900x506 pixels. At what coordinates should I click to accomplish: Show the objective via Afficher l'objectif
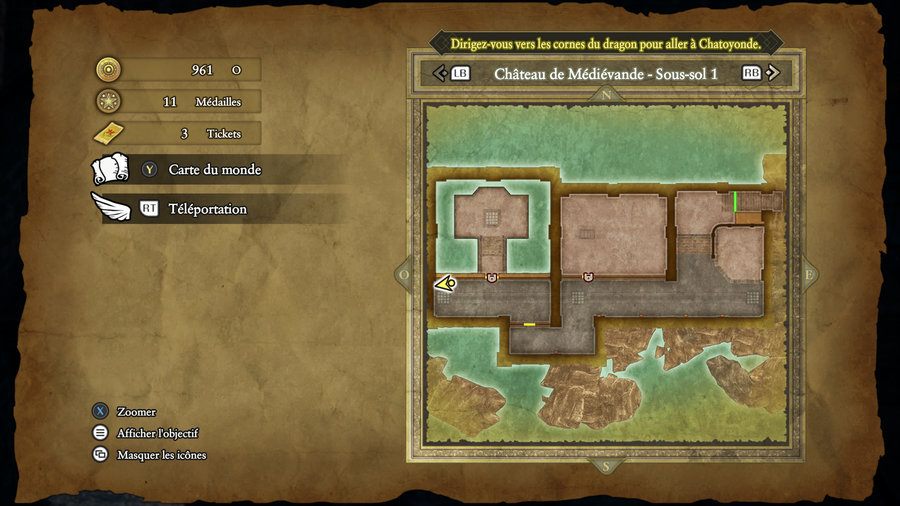(x=157, y=433)
